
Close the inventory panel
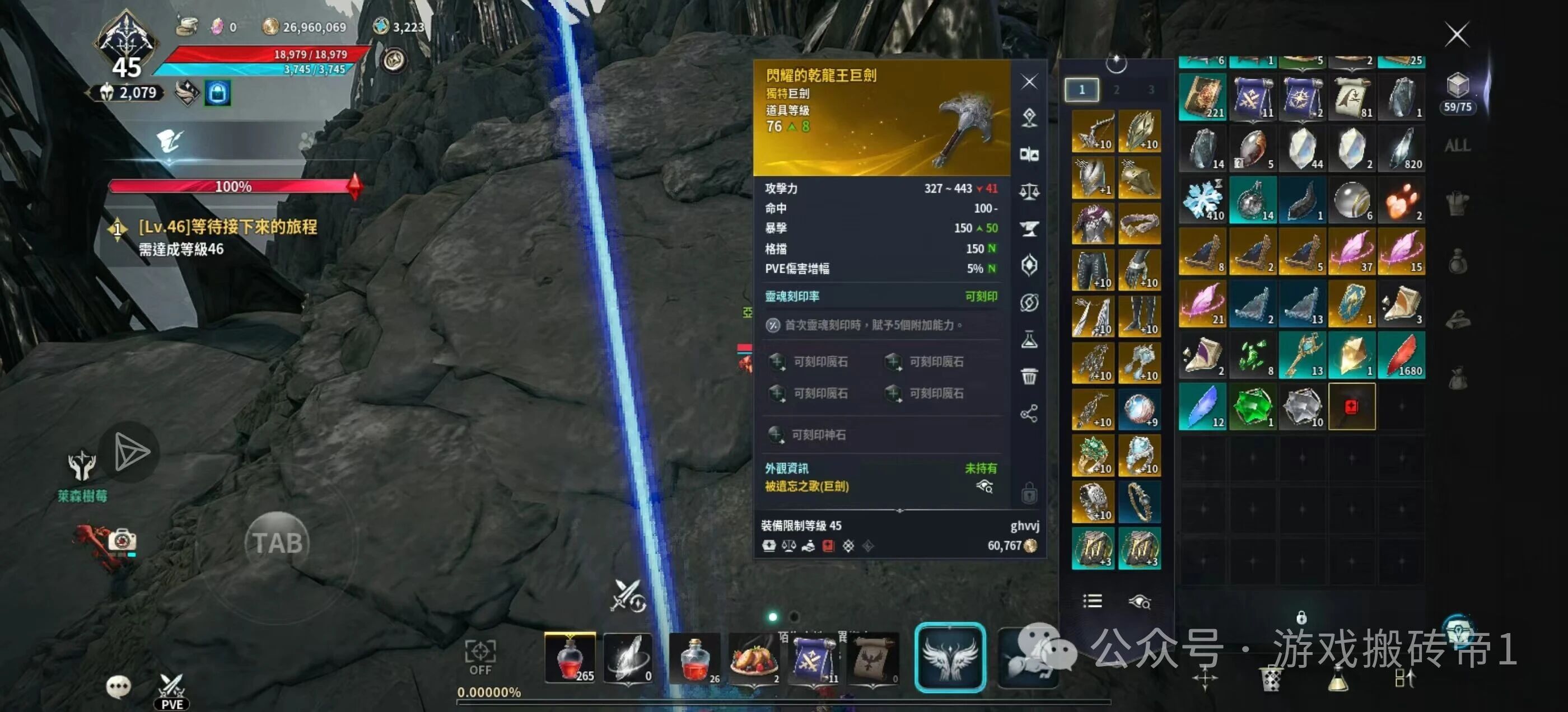tap(1457, 35)
